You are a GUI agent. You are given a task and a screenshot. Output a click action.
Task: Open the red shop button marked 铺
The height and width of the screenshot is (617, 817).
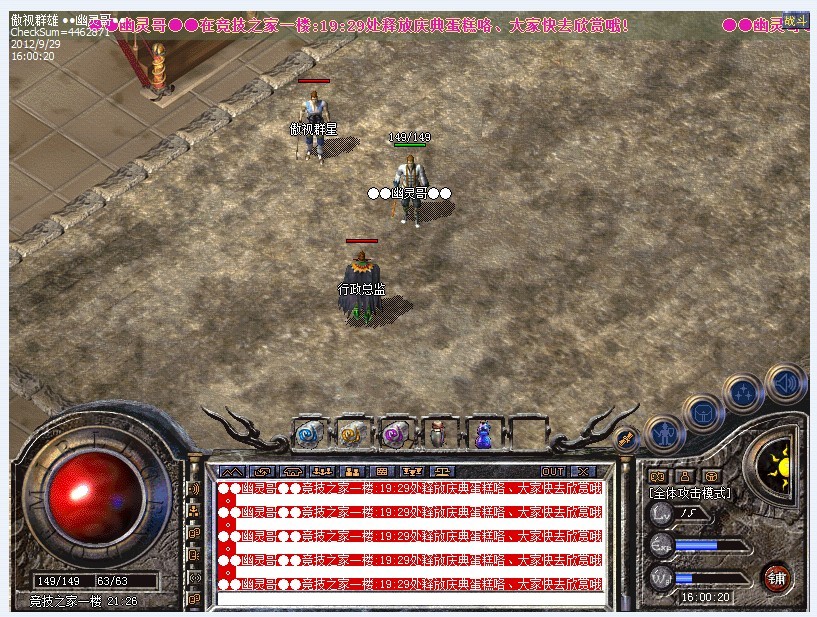point(776,577)
